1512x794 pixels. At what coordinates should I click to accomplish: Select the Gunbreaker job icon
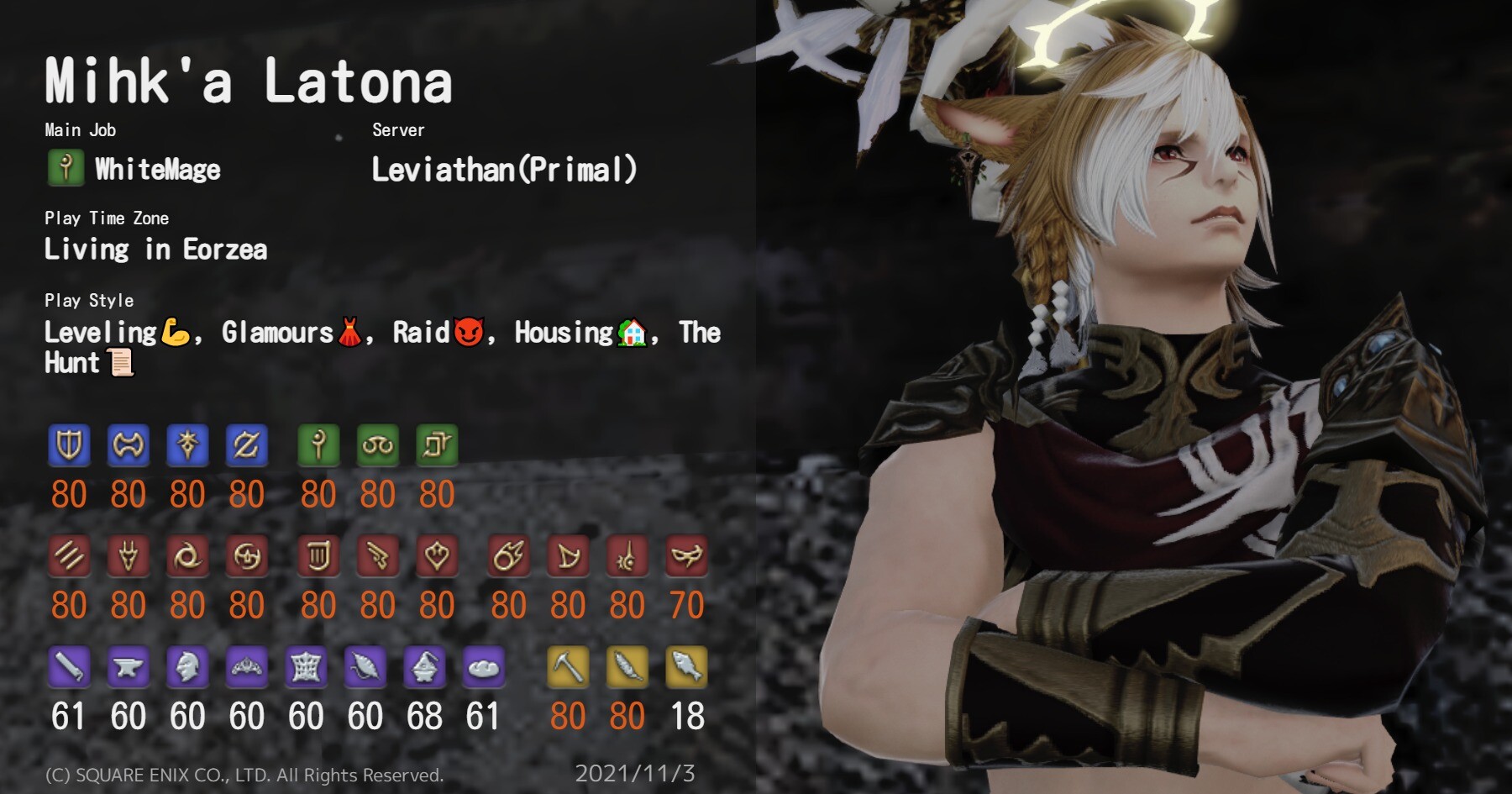pyautogui.click(x=246, y=445)
